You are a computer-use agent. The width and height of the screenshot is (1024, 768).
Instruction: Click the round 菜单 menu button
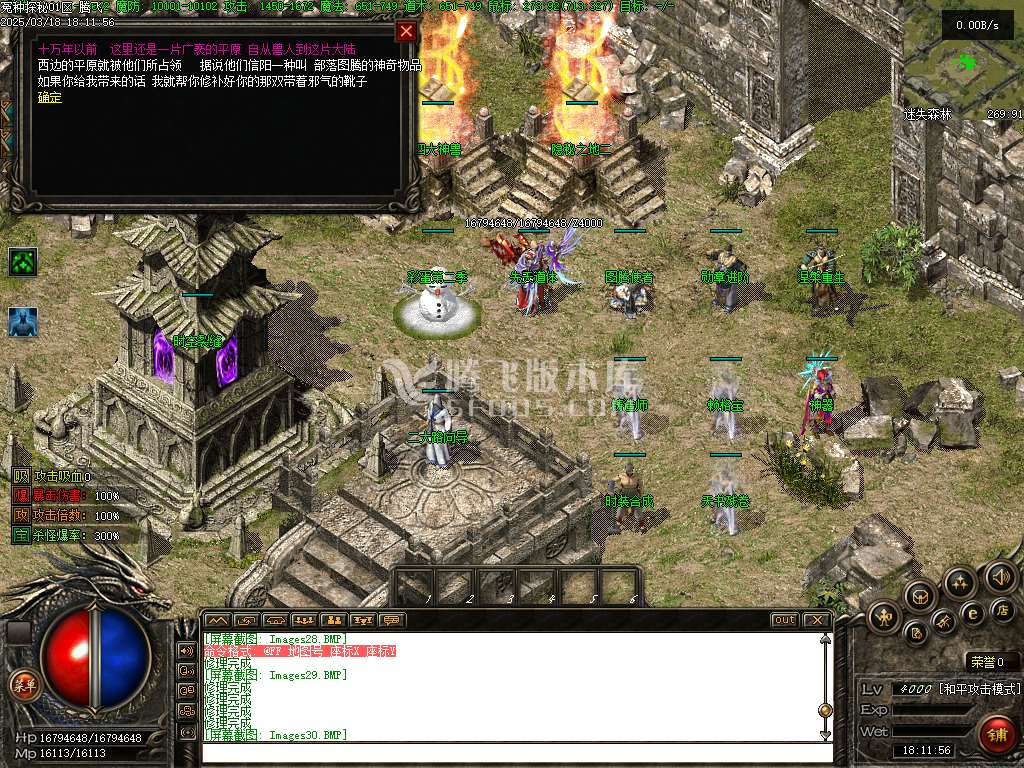[x=23, y=685]
